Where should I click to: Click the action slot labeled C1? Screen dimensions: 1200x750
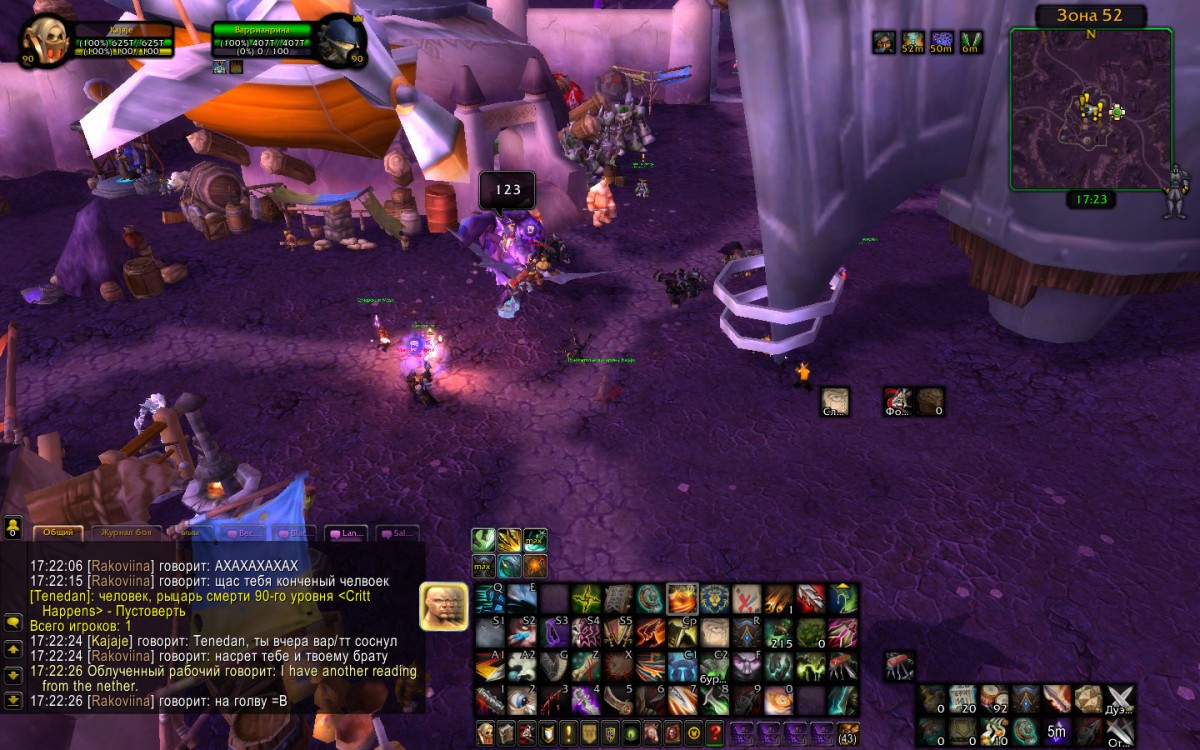(x=683, y=665)
